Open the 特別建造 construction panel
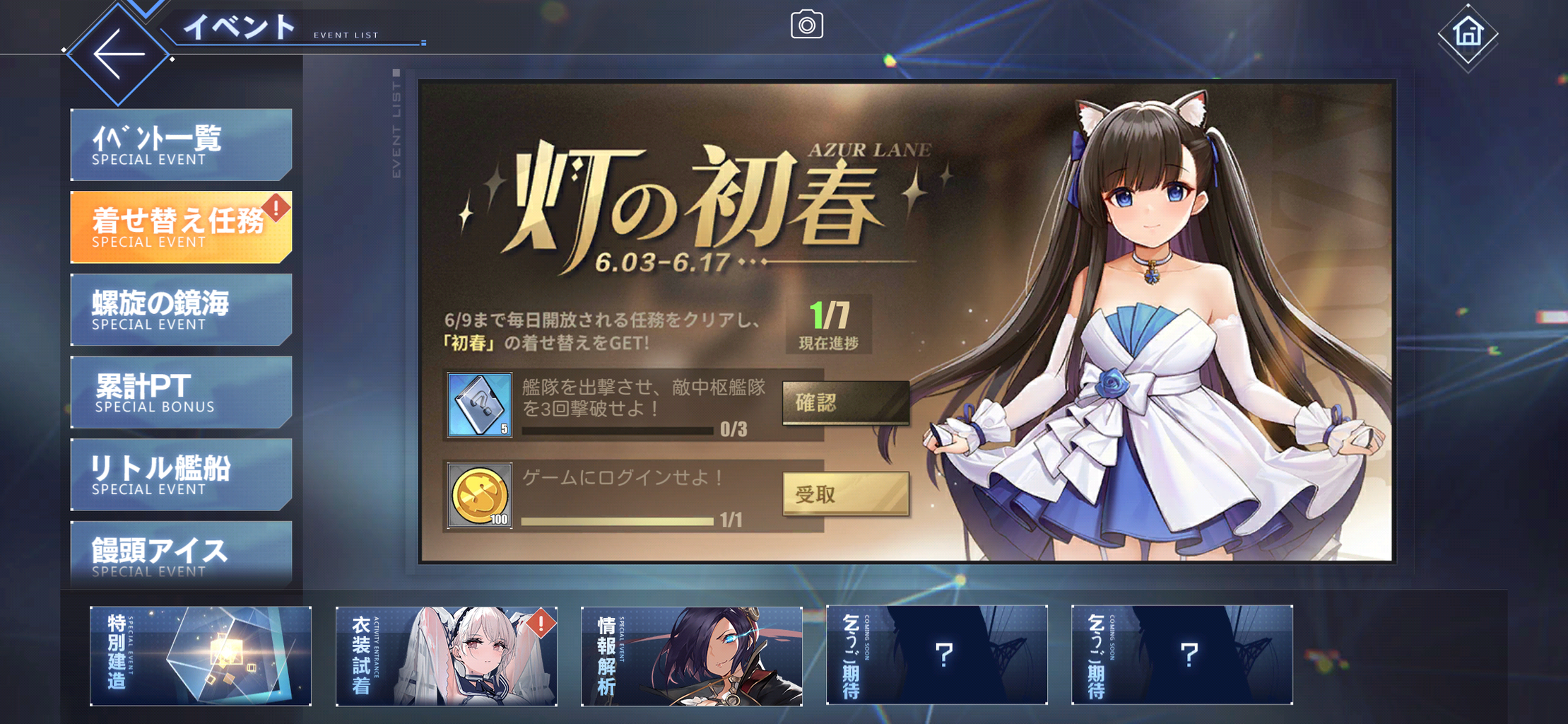This screenshot has width=1568, height=724. click(x=201, y=655)
